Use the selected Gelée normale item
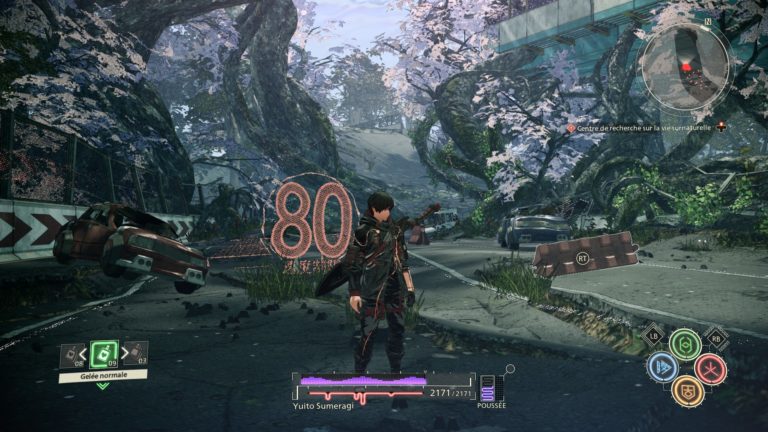The width and height of the screenshot is (768, 432). 104,353
